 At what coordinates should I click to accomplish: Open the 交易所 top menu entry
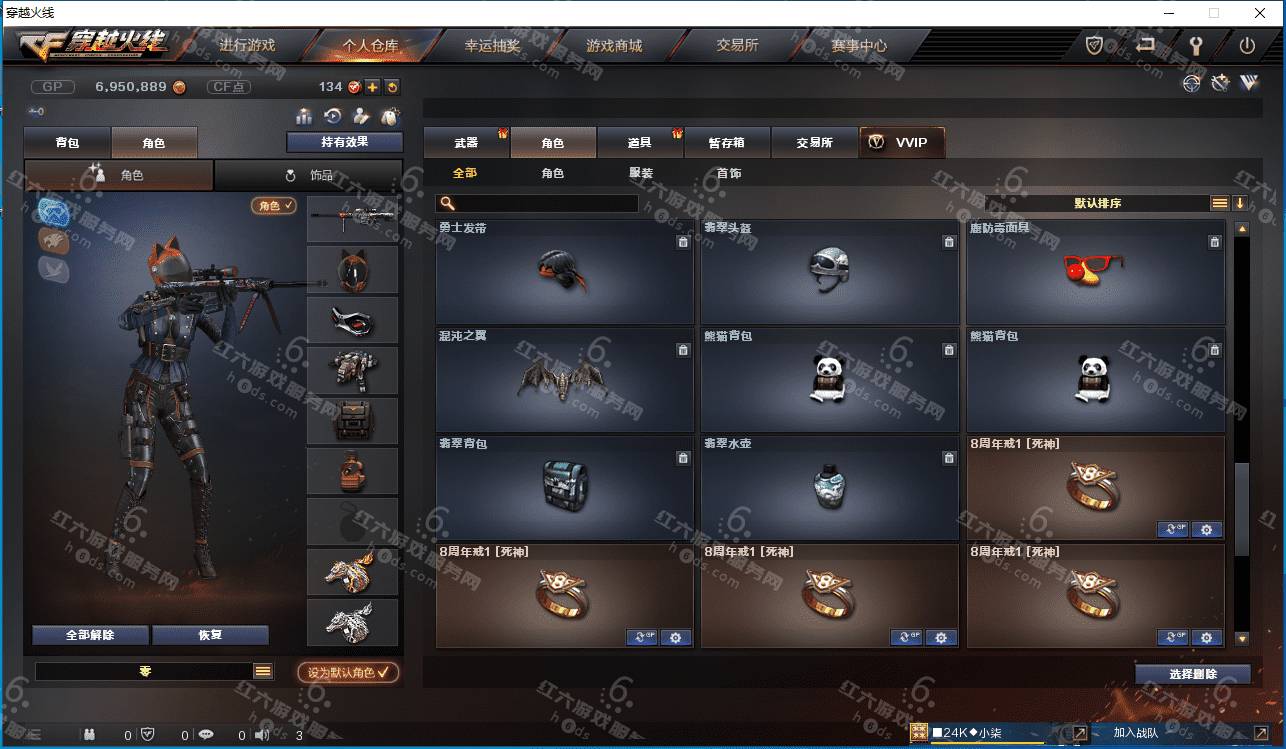737,46
